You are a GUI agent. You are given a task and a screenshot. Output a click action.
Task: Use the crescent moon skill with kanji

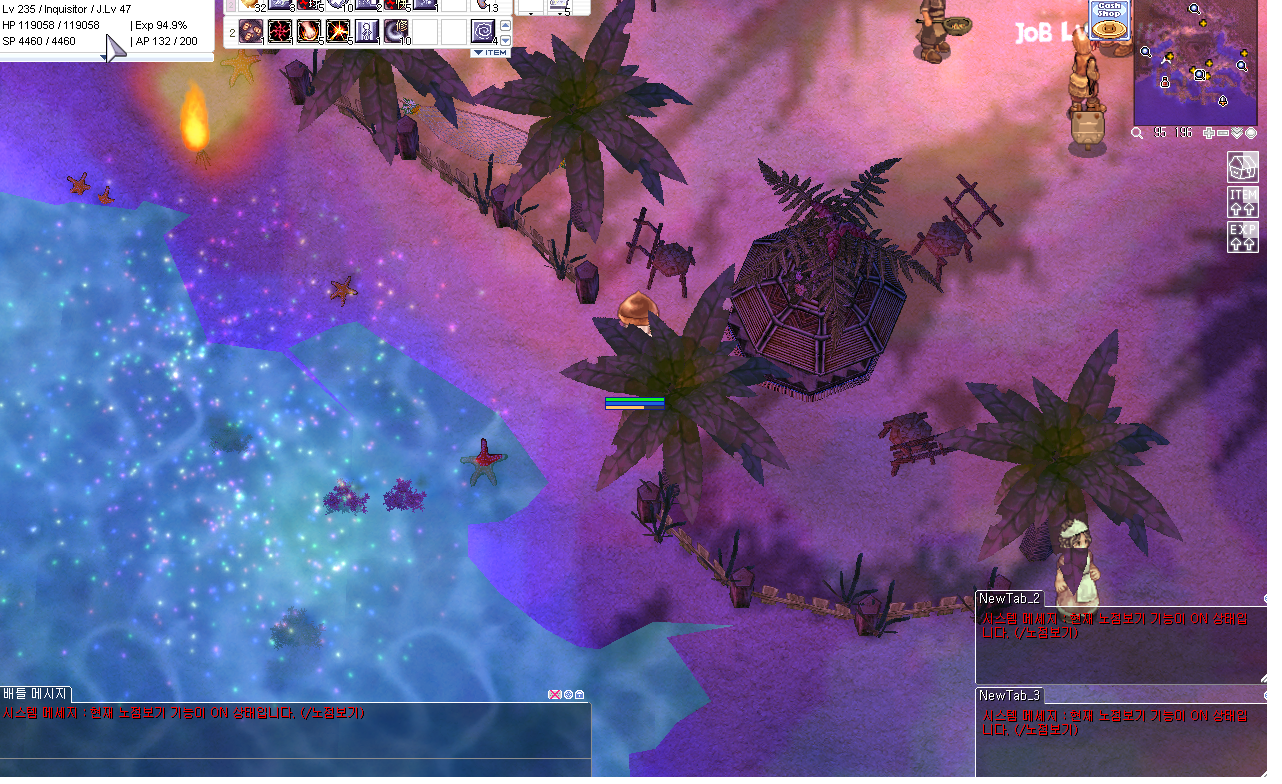click(396, 32)
